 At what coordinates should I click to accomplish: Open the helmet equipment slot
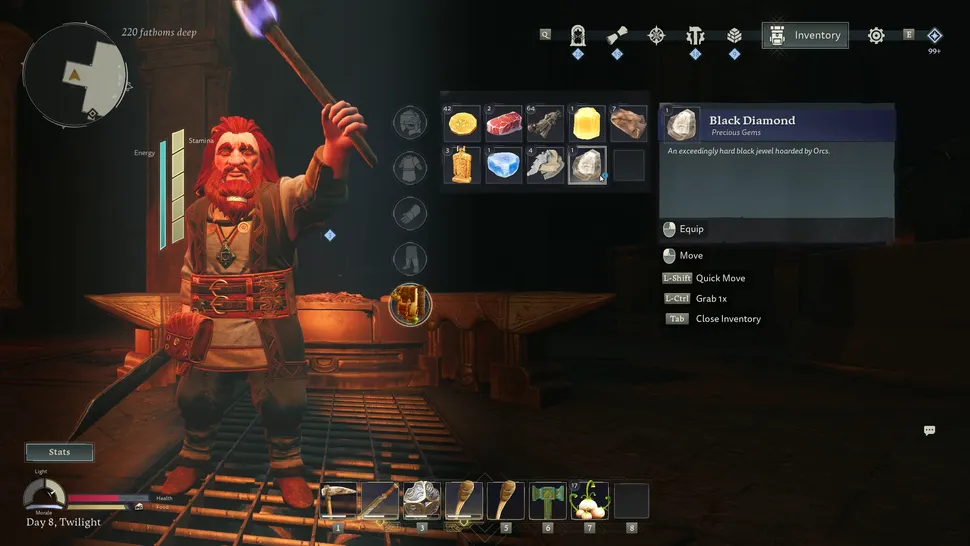410,123
